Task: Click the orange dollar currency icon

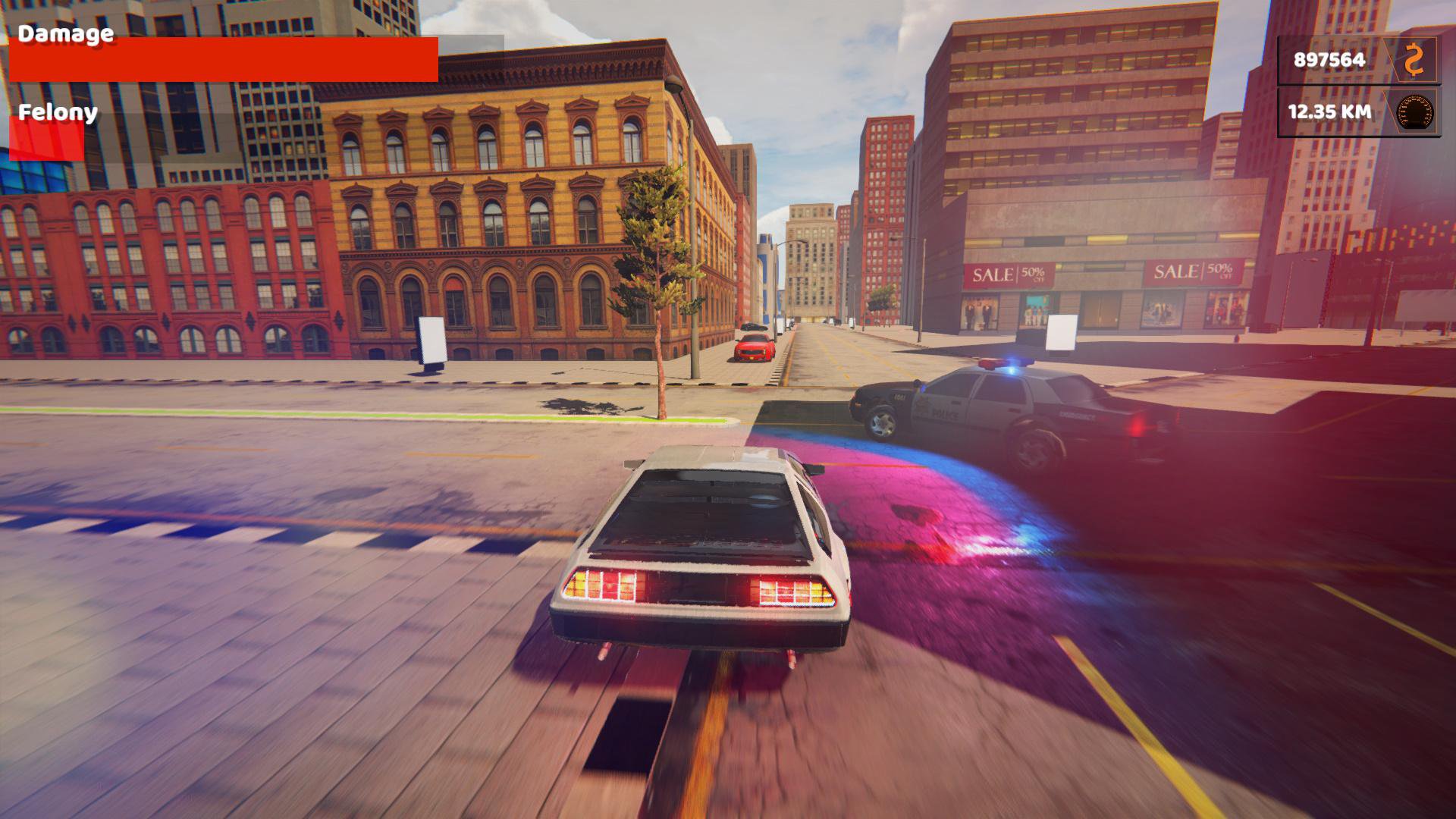Action: (x=1415, y=59)
